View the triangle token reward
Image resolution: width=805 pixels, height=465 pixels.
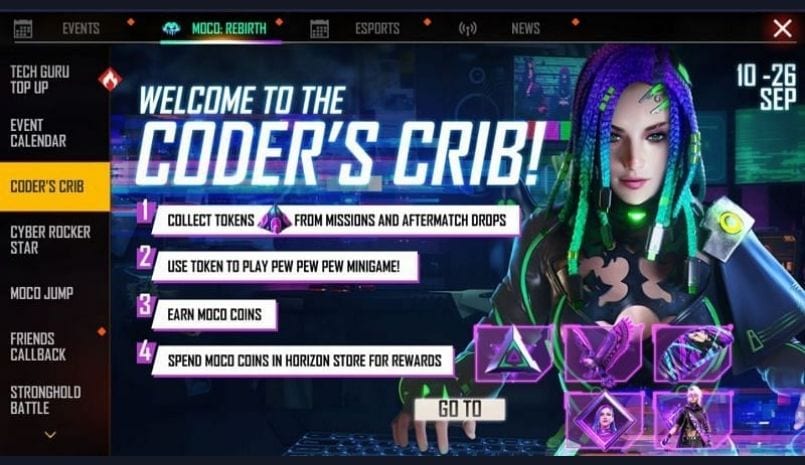(x=513, y=353)
